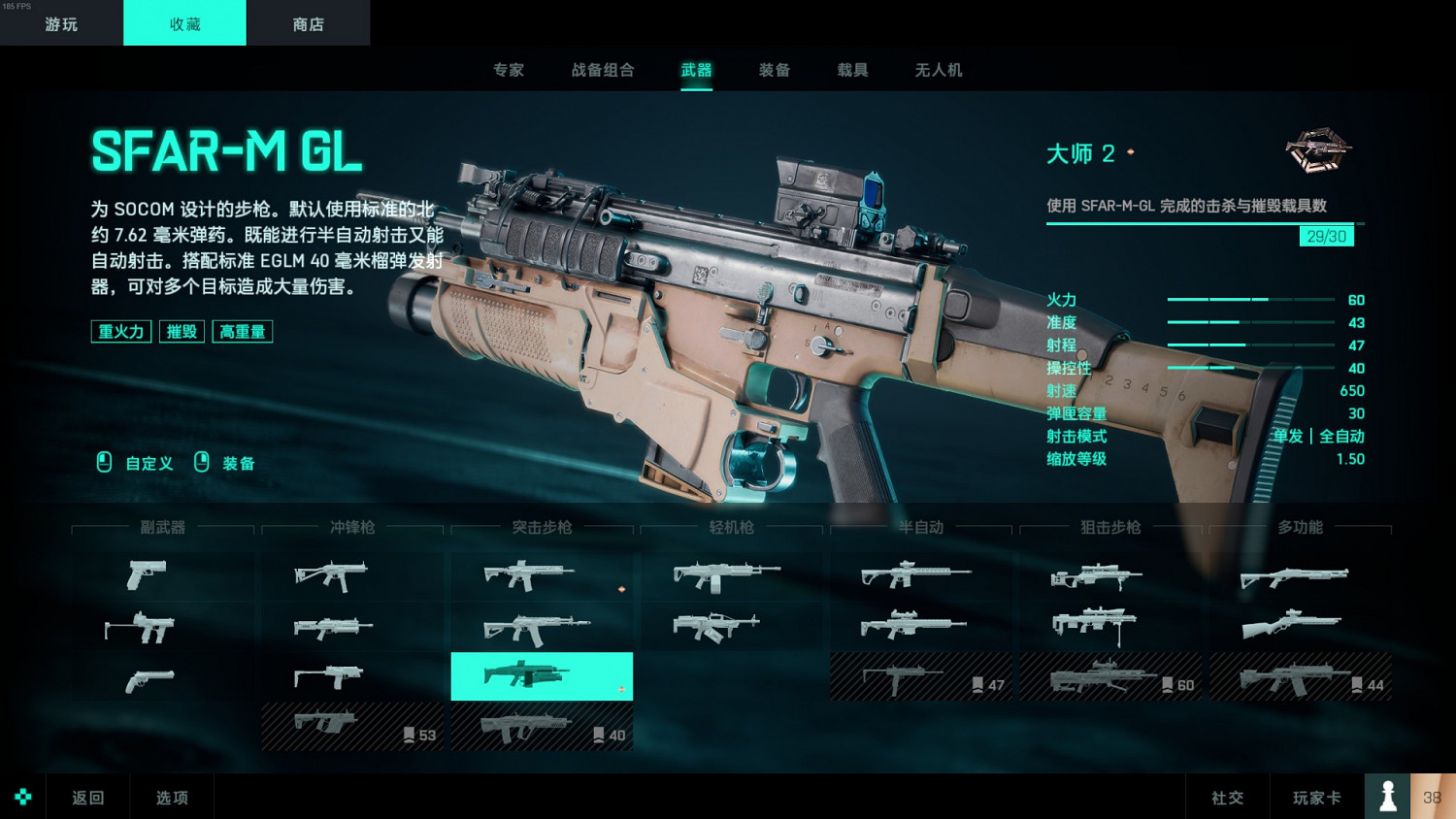
Task: Open the 社交 panel
Action: coord(1227,797)
